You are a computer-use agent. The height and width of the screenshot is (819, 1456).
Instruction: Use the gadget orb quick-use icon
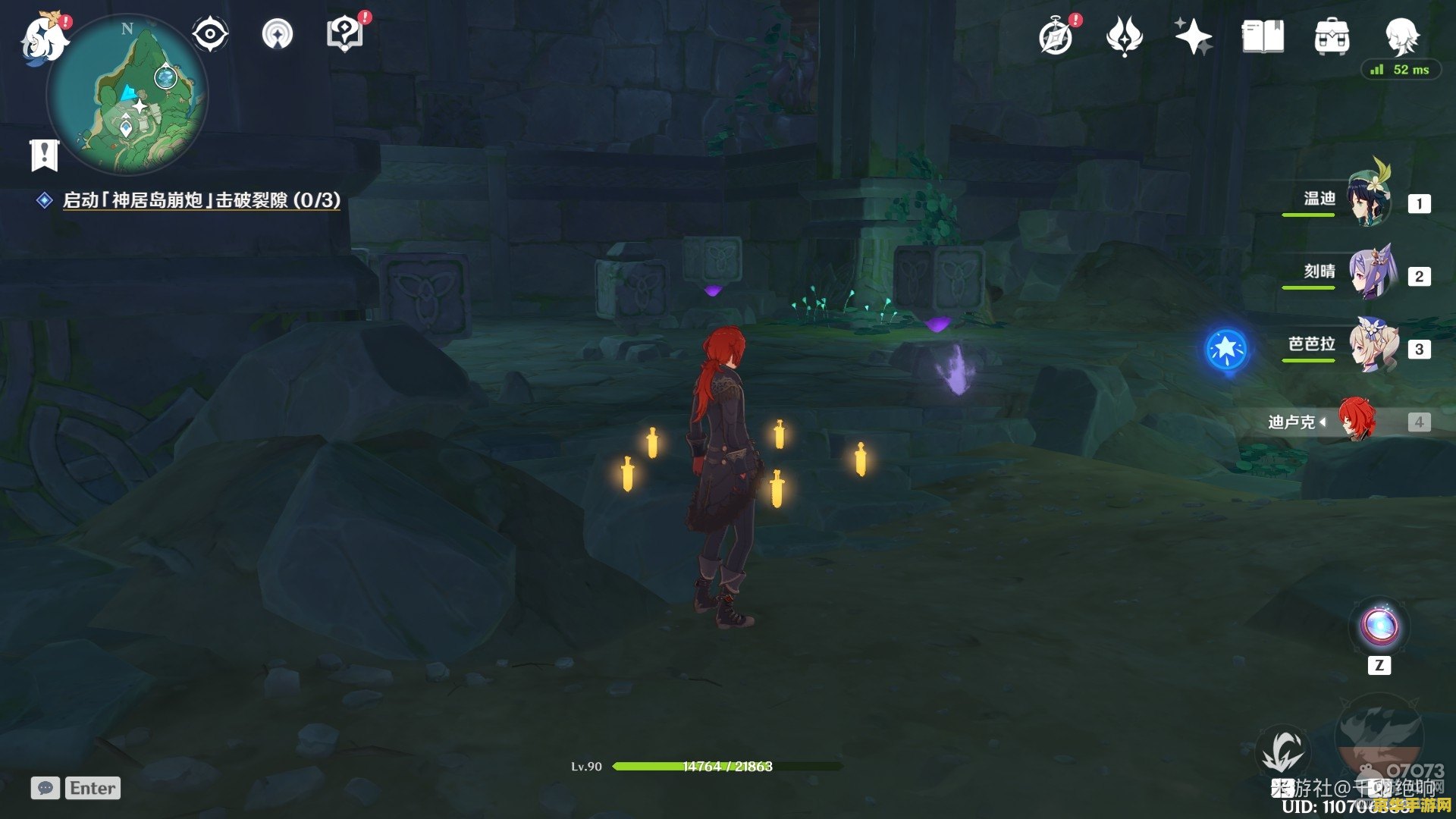pyautogui.click(x=1379, y=627)
